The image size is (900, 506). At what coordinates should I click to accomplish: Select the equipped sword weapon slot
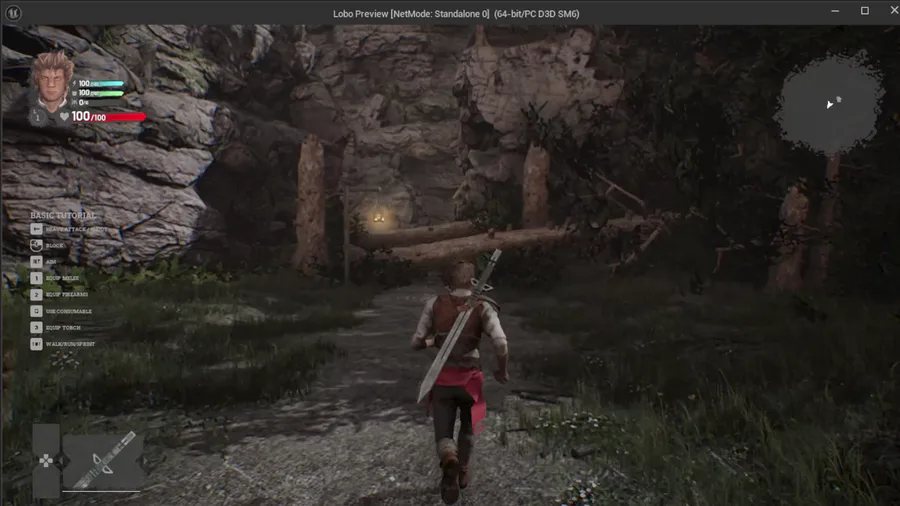(x=104, y=459)
